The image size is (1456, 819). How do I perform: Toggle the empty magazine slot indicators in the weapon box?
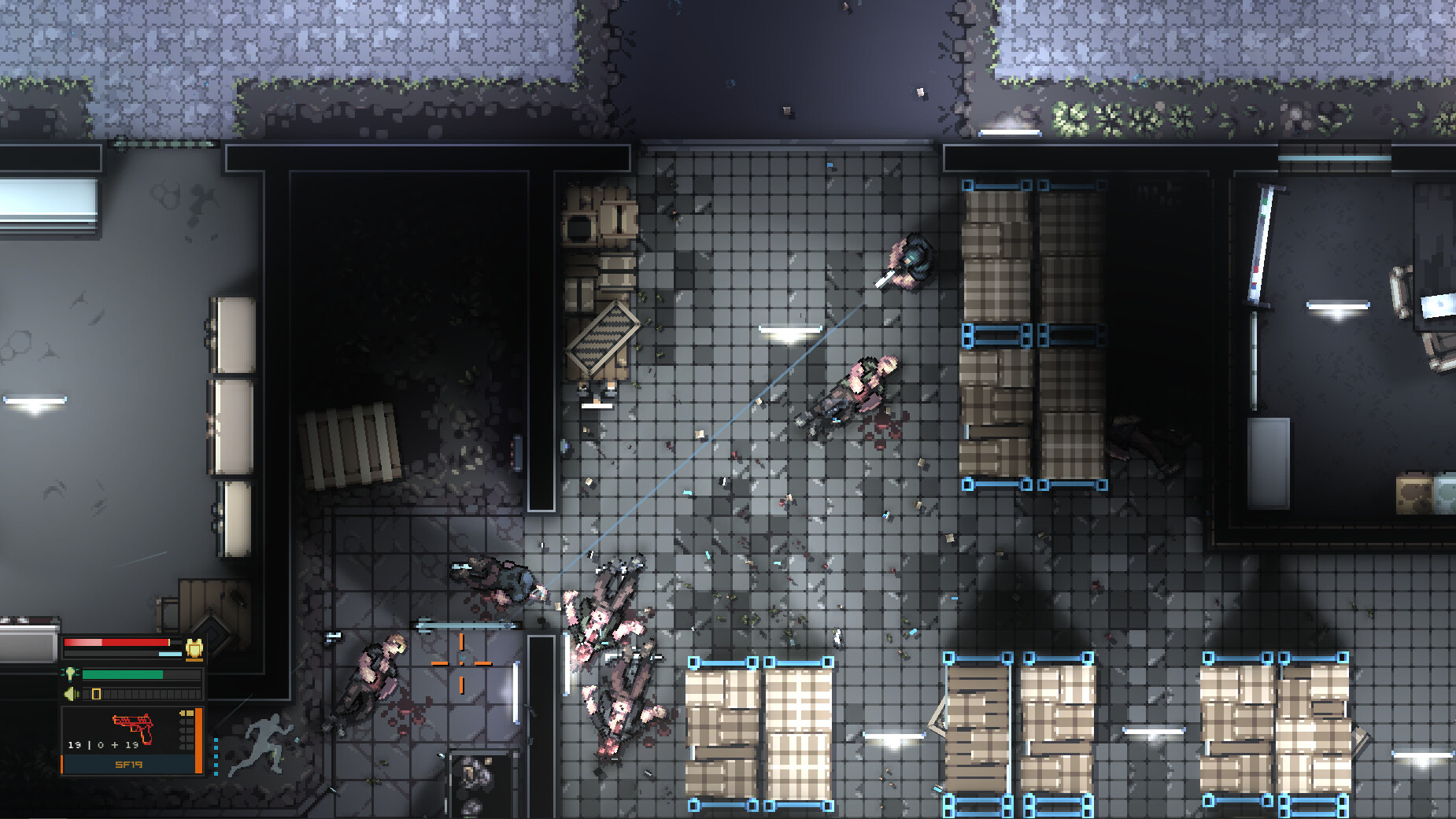(187, 736)
